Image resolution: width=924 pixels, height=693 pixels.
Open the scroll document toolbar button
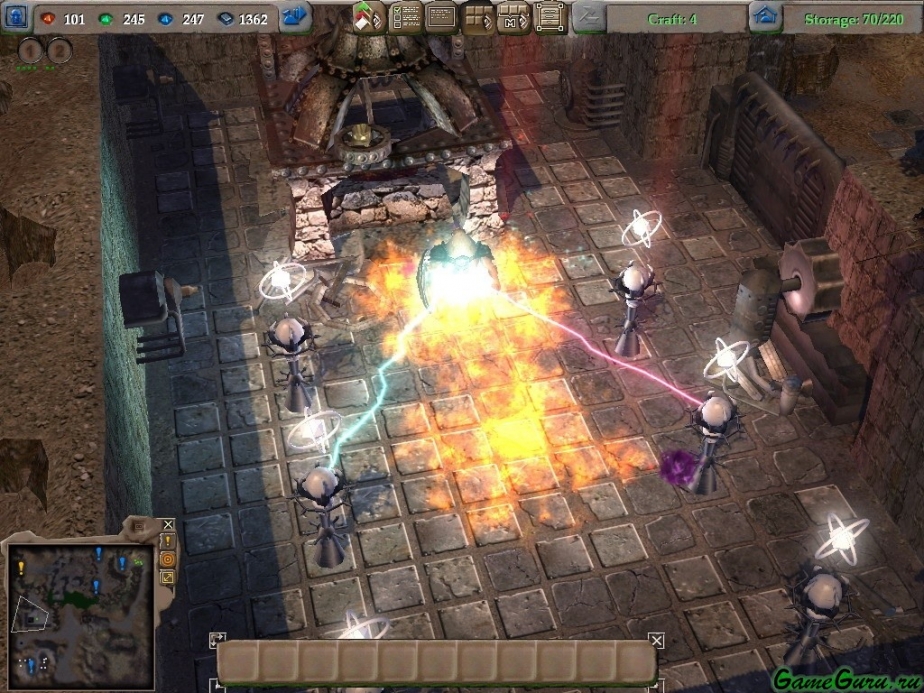click(x=549, y=18)
